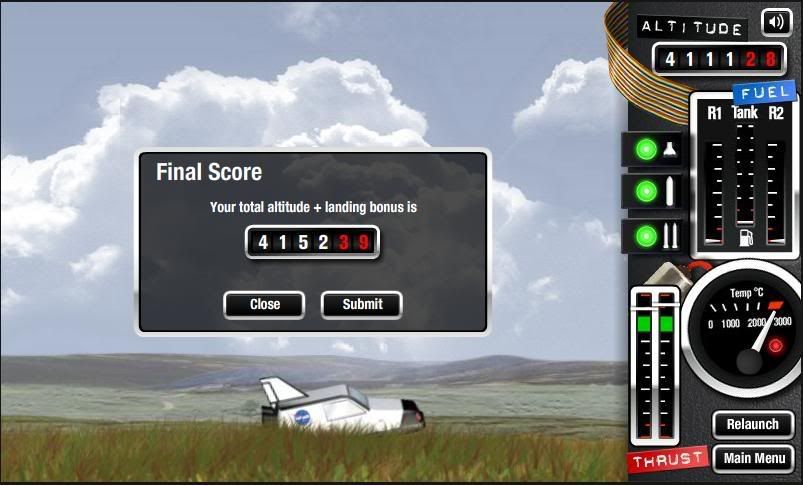Select the single external tank indicator

click(654, 190)
